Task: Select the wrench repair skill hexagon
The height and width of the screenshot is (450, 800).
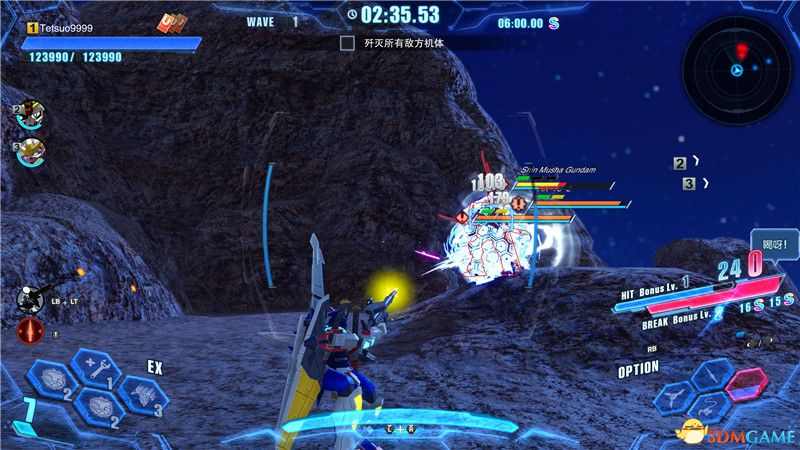Action: click(x=97, y=366)
